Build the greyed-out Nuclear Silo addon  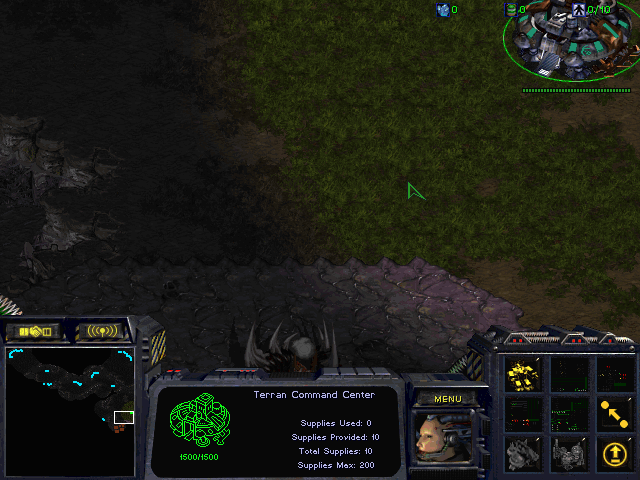click(568, 454)
